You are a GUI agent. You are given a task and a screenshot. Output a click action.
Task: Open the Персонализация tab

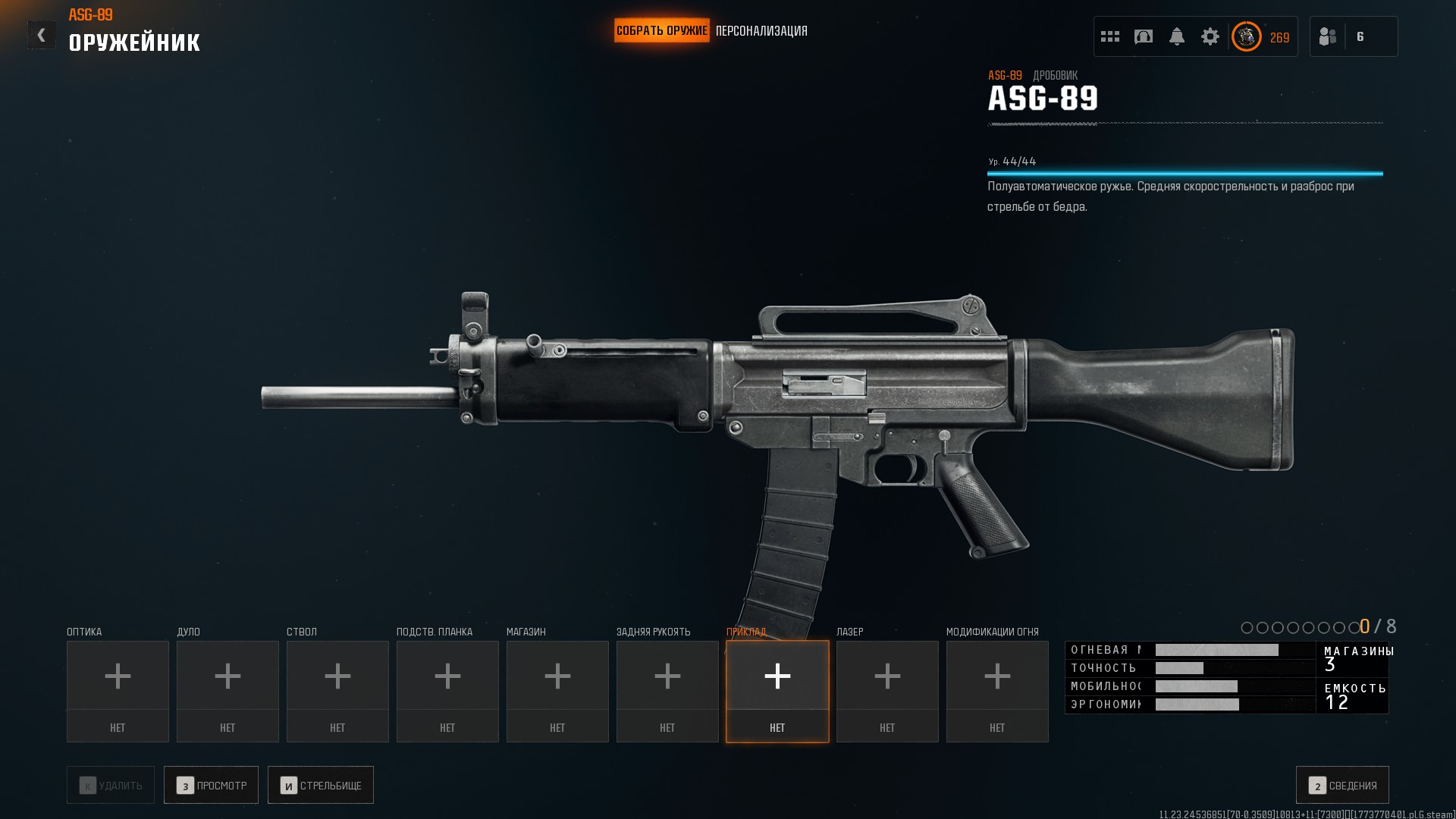point(761,31)
